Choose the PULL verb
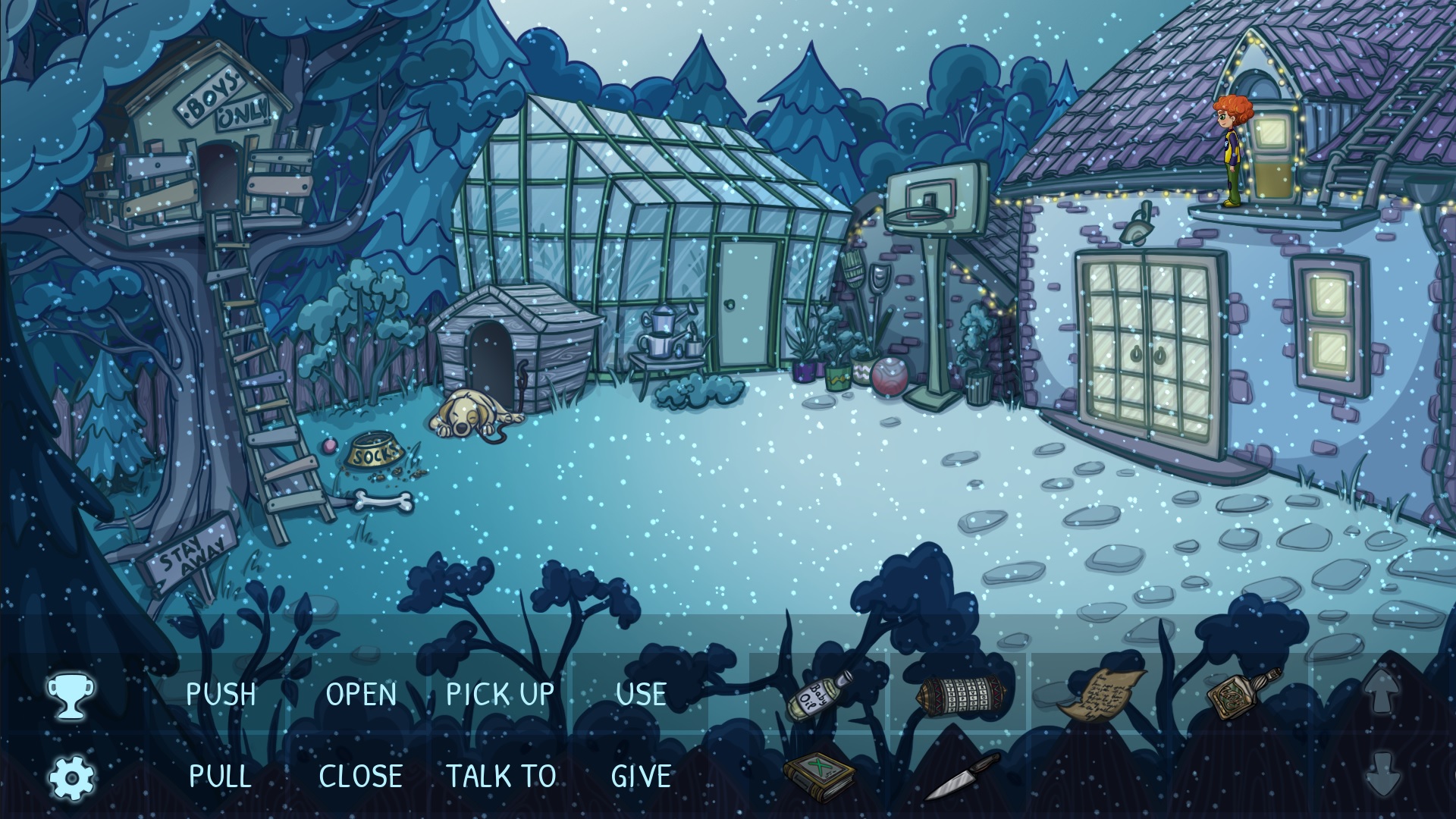Screen dimensions: 1456x819 pos(220,776)
